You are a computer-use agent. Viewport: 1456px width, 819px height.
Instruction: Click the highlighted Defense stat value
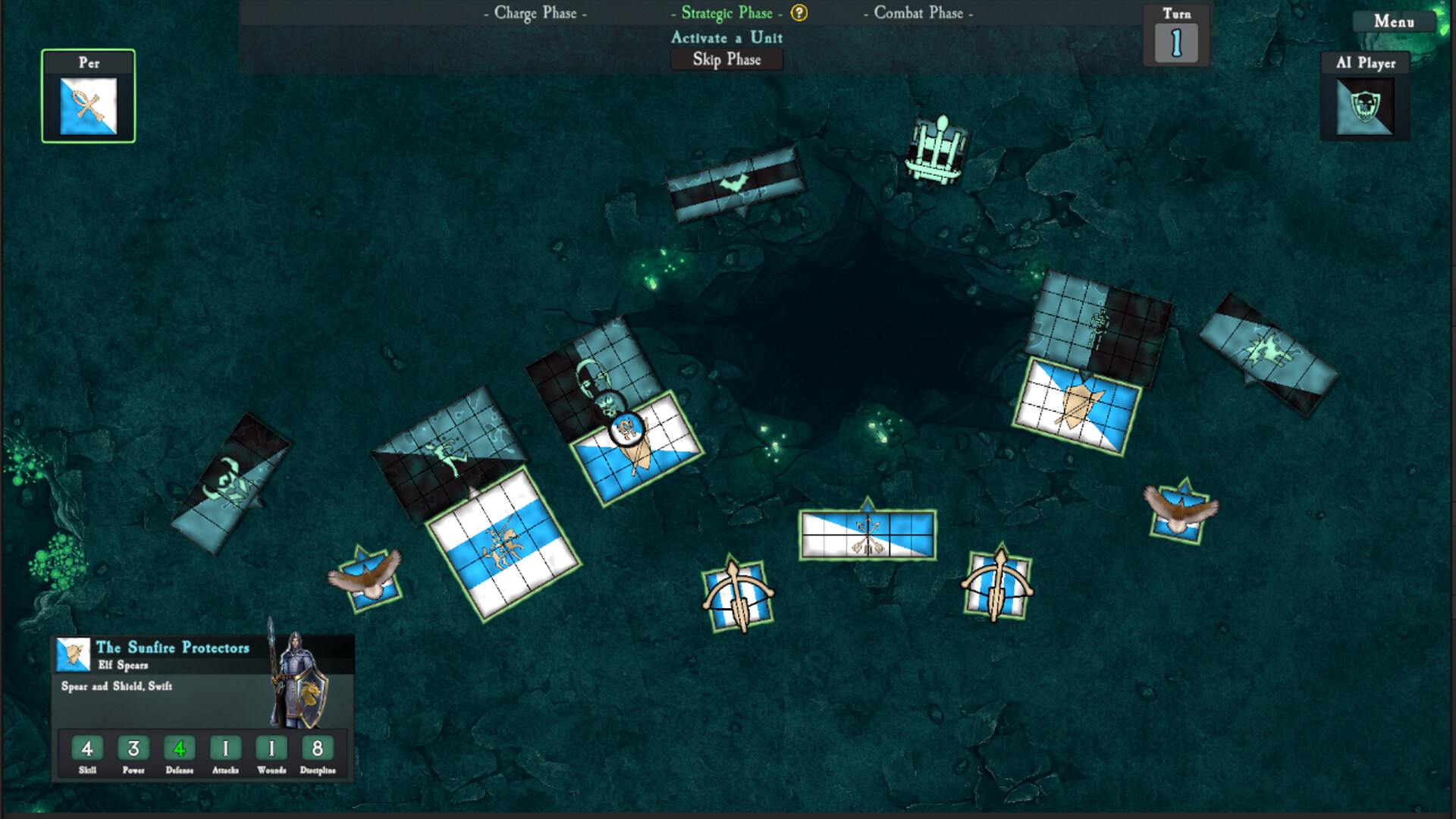(x=180, y=748)
